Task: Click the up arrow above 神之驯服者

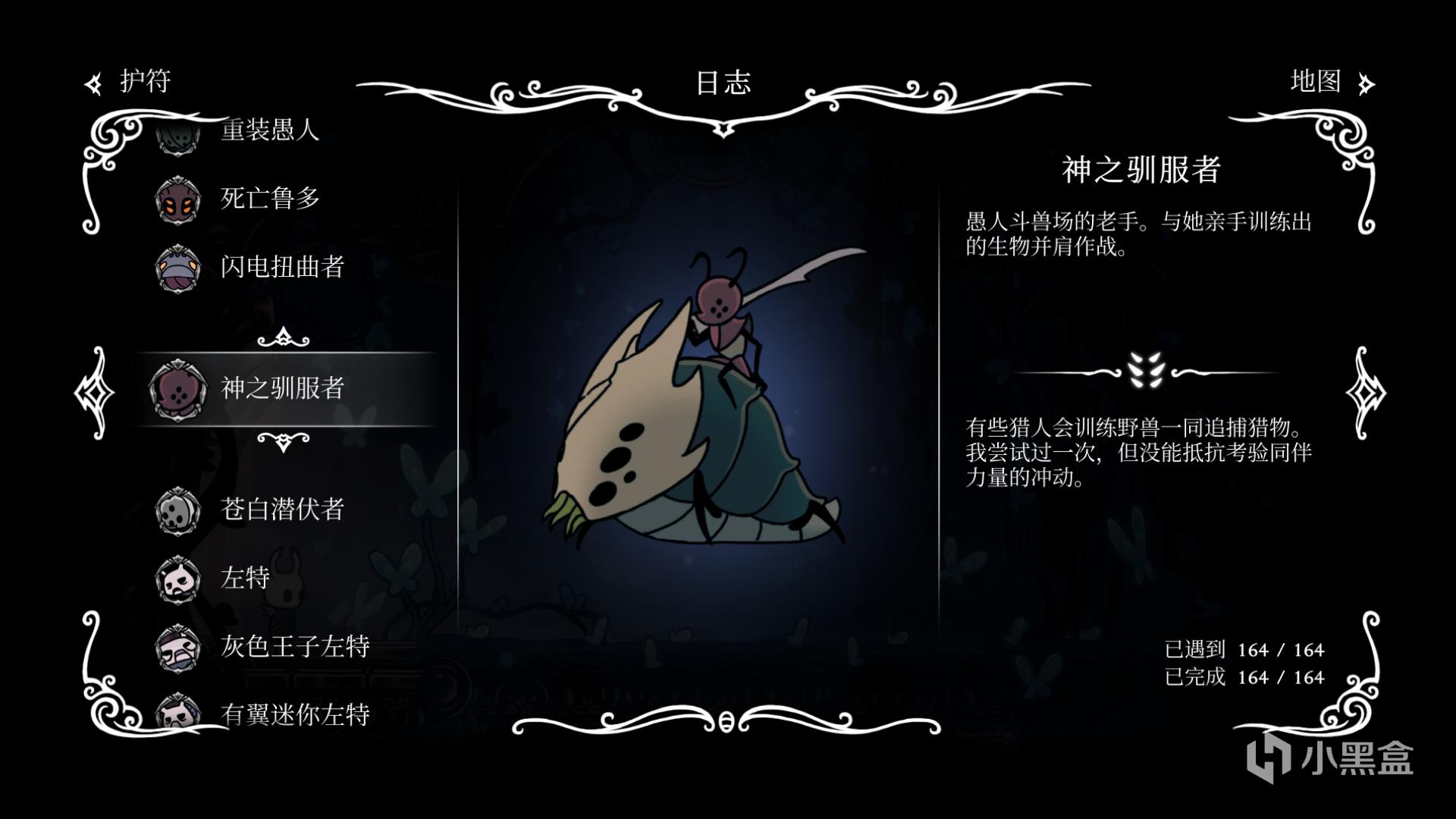Action: 284,337
